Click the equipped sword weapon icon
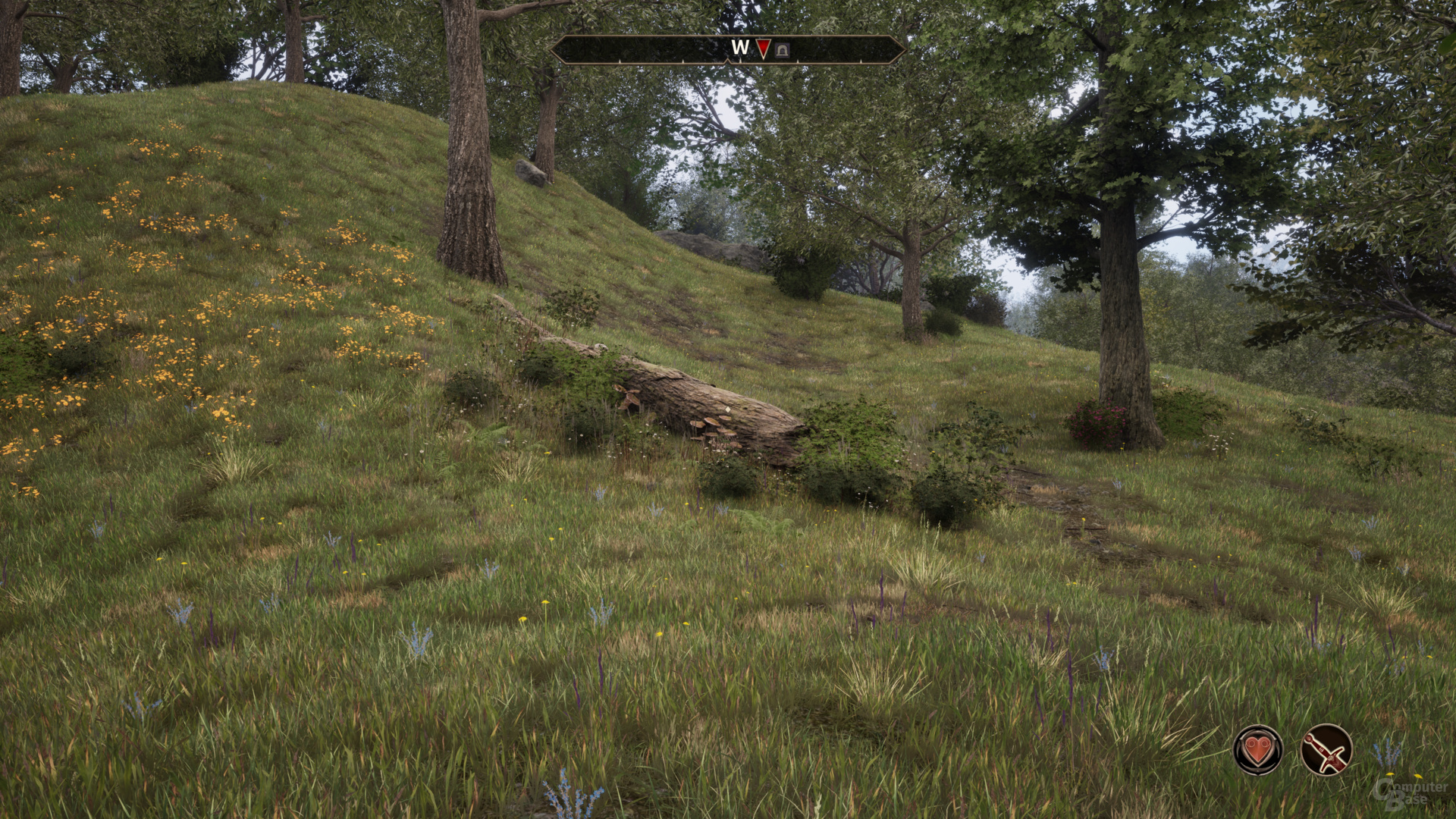The width and height of the screenshot is (1456, 819). pyautogui.click(x=1326, y=749)
